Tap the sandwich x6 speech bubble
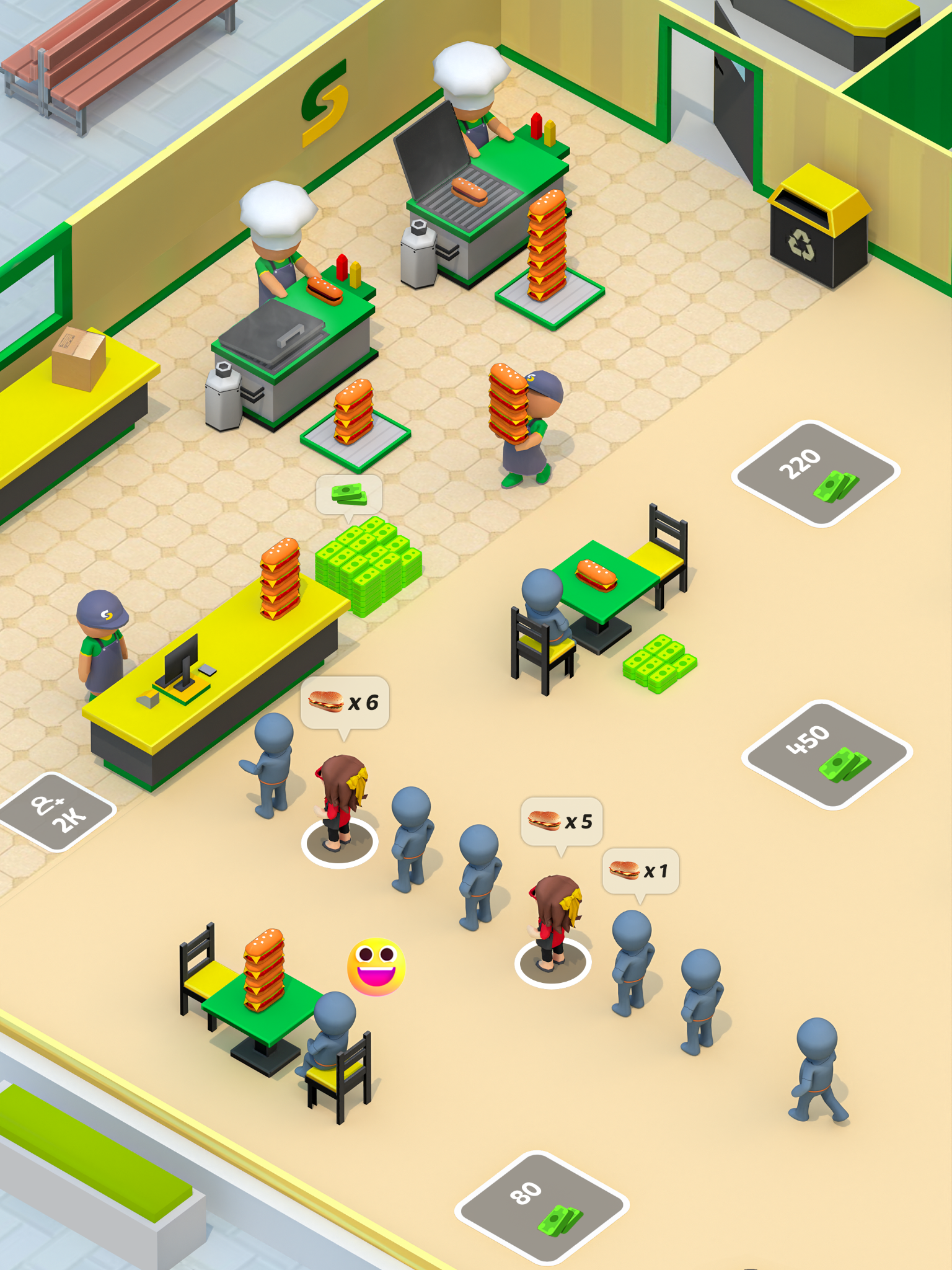Screen dimensions: 952x1270 click(344, 701)
